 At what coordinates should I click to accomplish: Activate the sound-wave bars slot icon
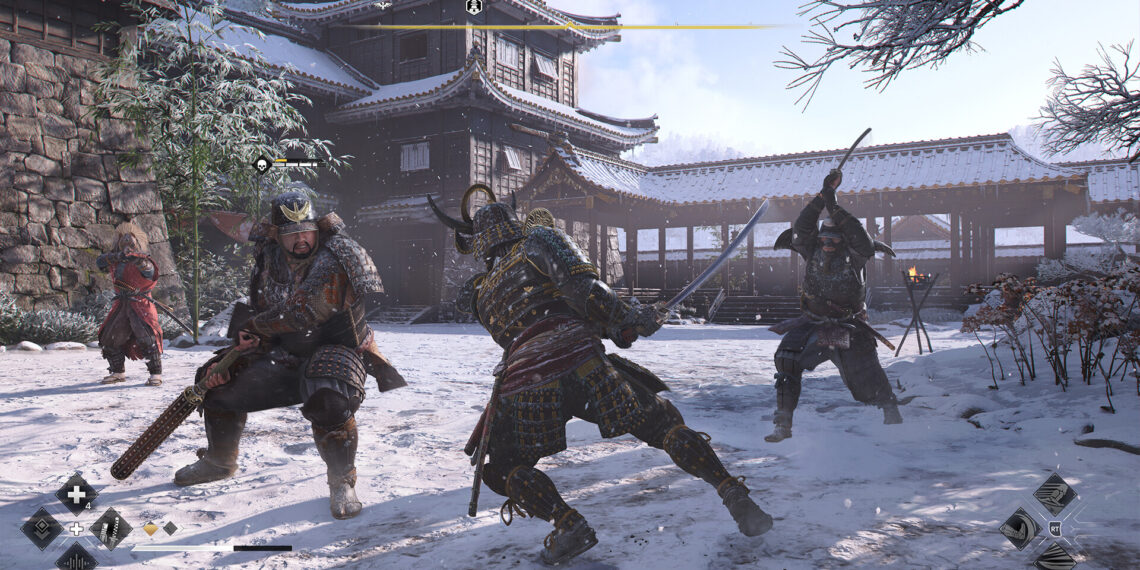(76, 558)
